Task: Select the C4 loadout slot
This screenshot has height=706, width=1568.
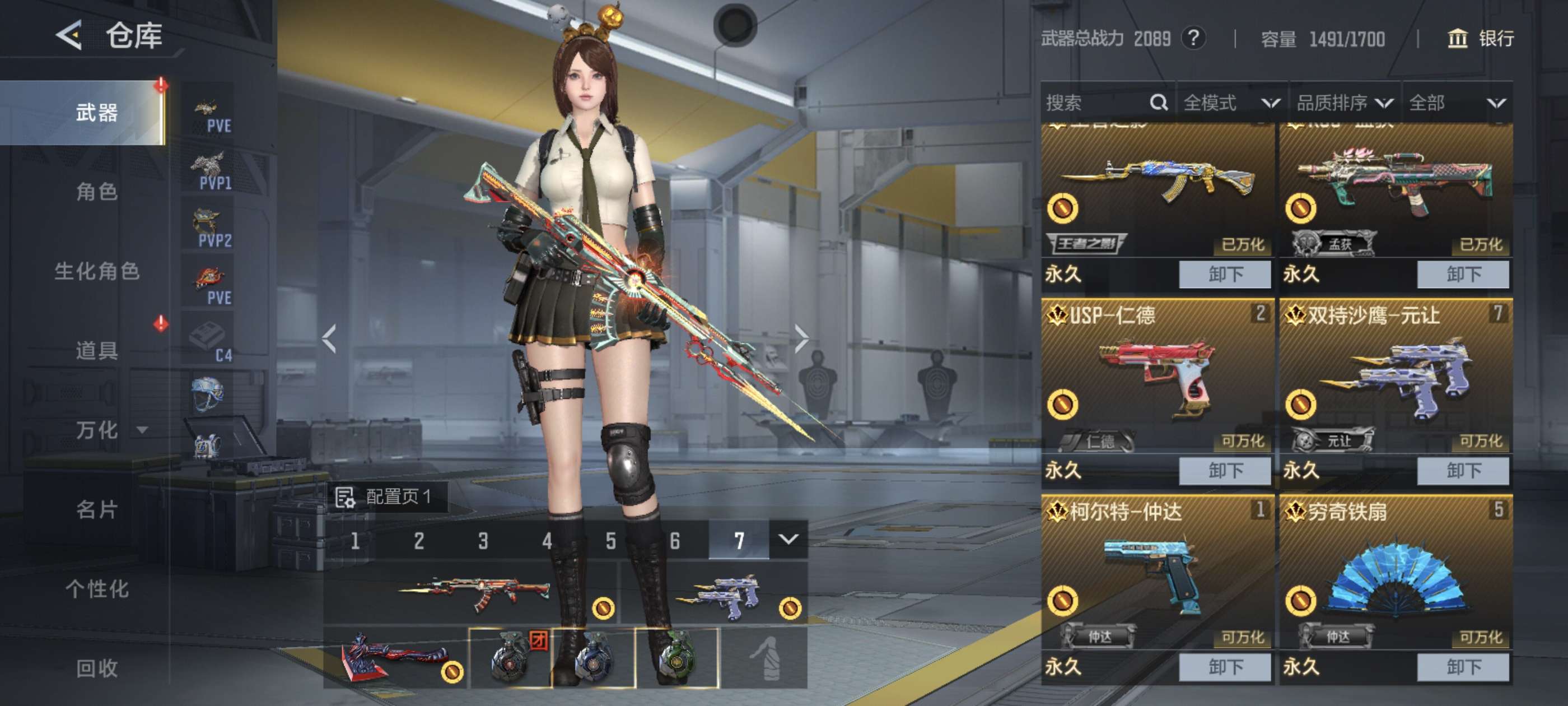Action: [209, 342]
